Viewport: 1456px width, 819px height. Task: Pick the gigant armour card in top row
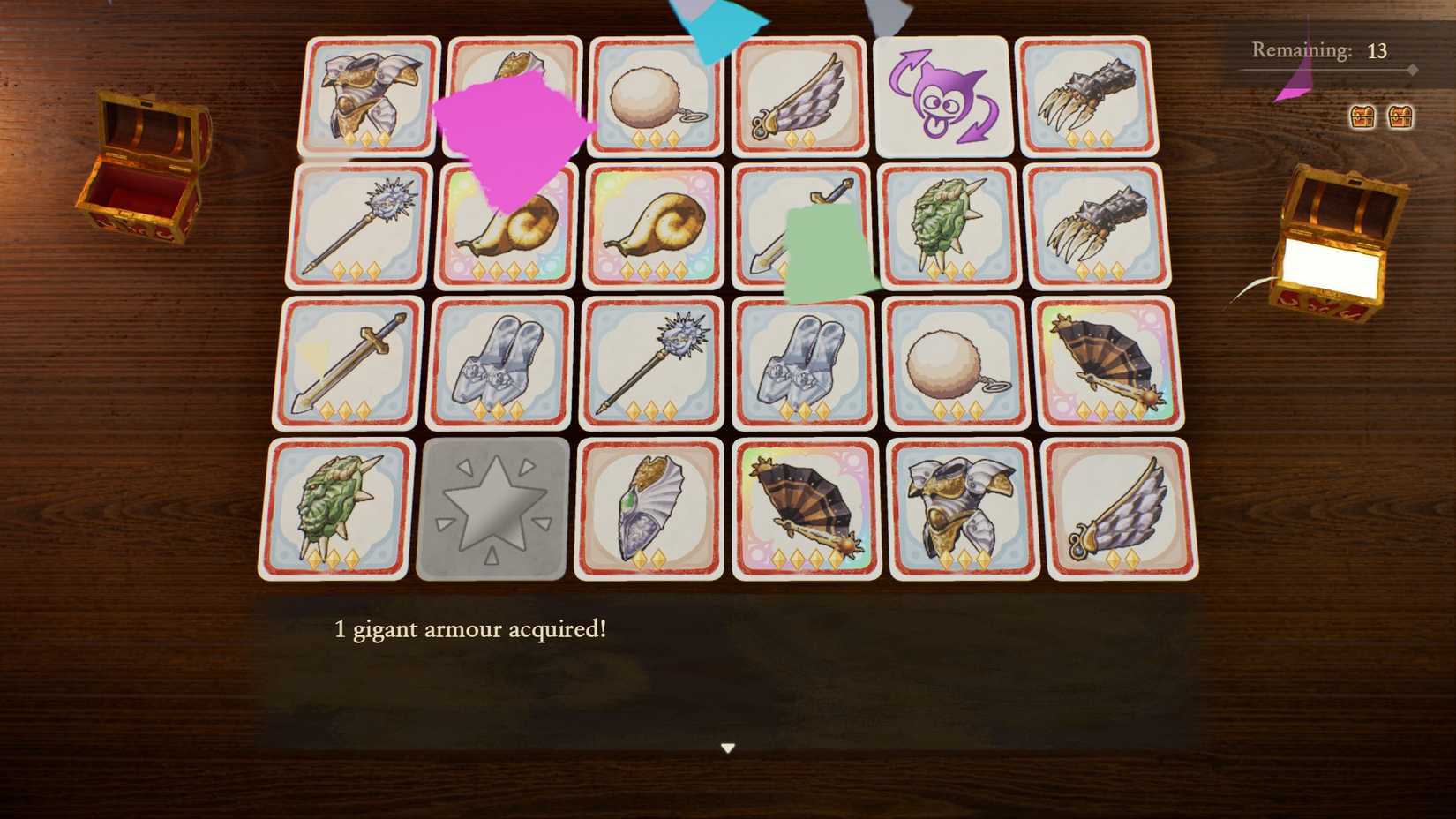tap(369, 95)
